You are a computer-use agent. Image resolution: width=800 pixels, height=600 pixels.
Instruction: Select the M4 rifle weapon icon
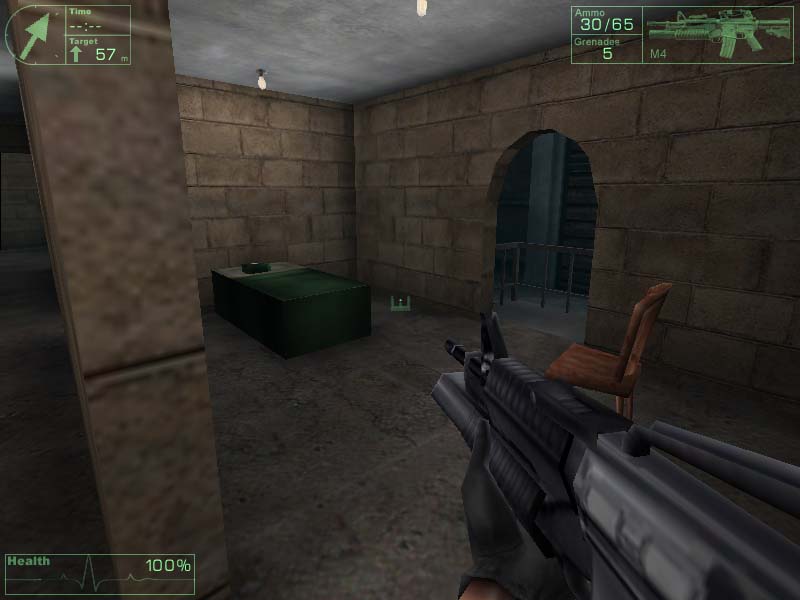coord(718,29)
